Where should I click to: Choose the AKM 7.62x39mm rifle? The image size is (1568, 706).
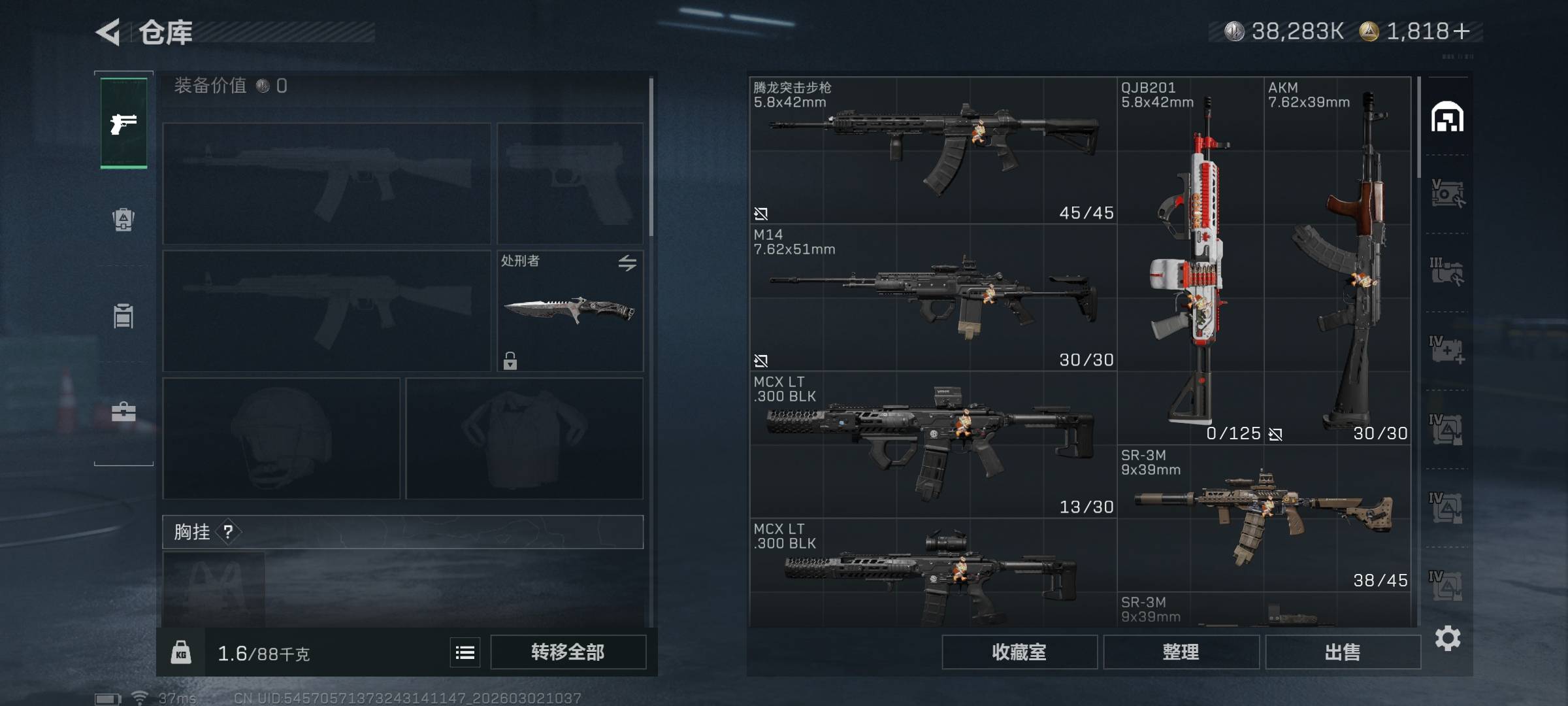point(1337,261)
